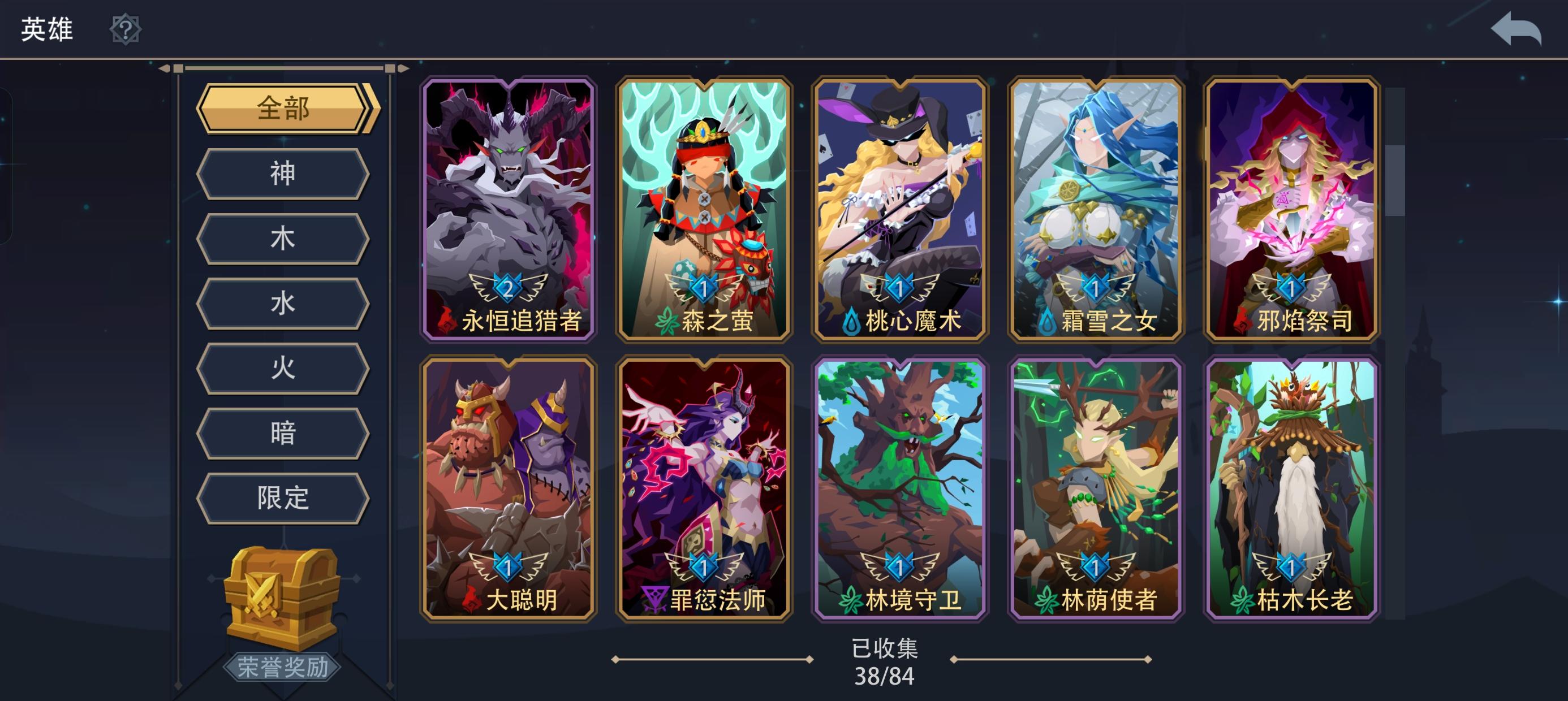
Task: Enable the 暗 element filter
Action: click(x=282, y=432)
